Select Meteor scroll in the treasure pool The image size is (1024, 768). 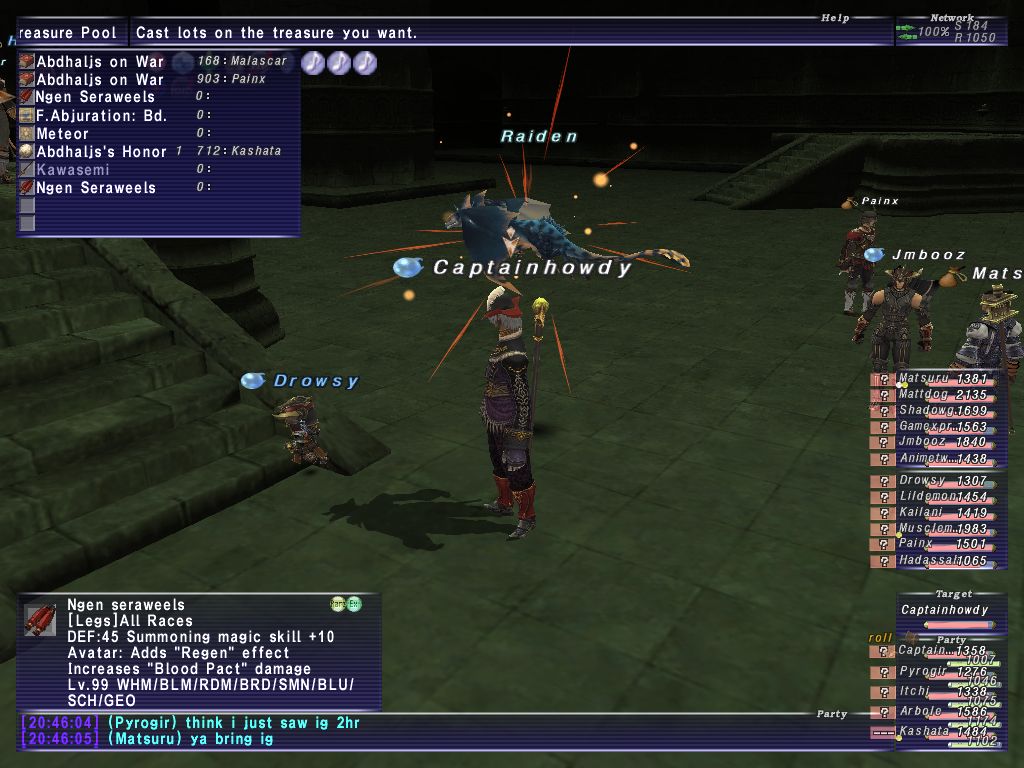[63, 133]
